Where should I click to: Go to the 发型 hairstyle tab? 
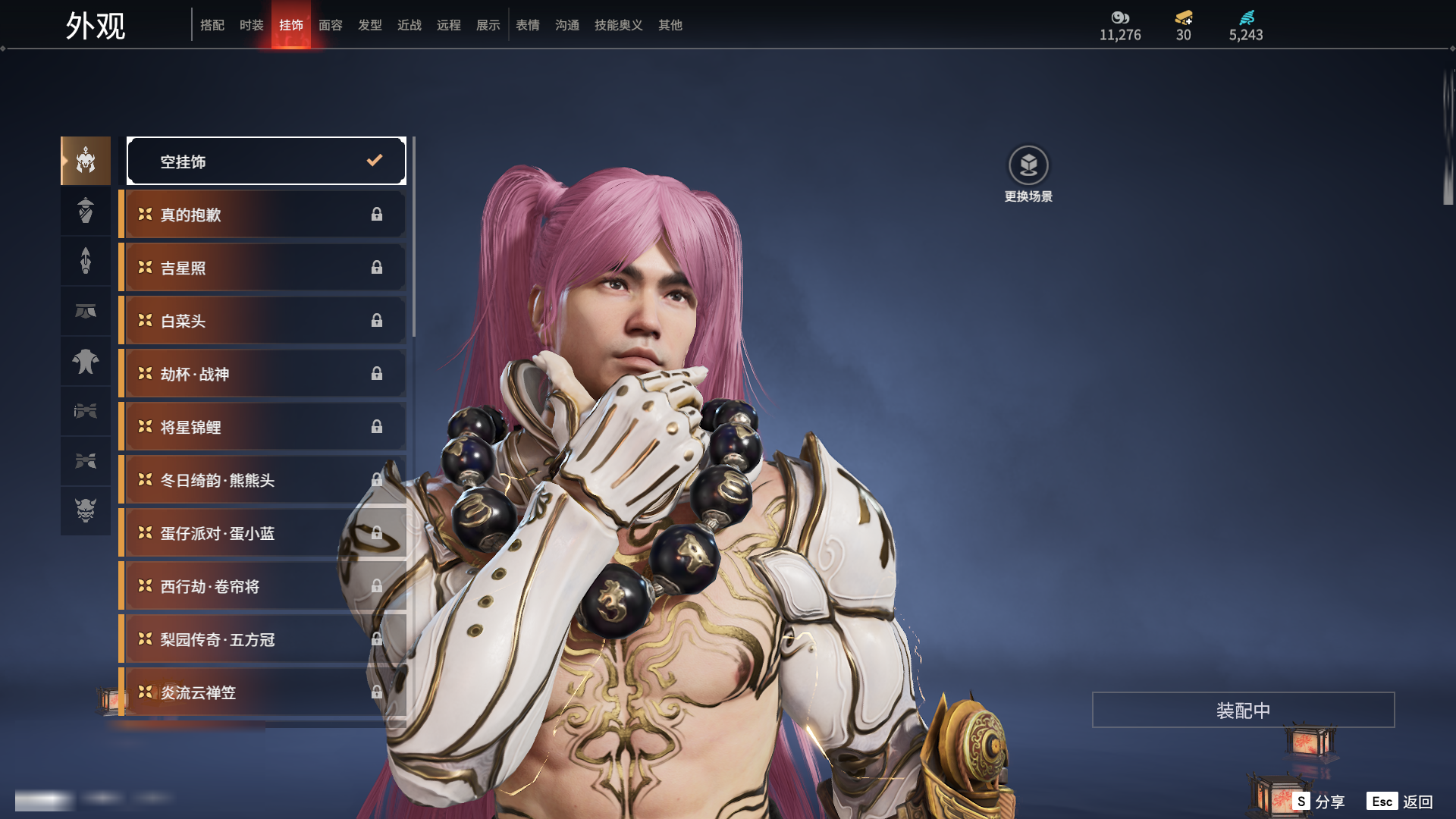[x=370, y=25]
